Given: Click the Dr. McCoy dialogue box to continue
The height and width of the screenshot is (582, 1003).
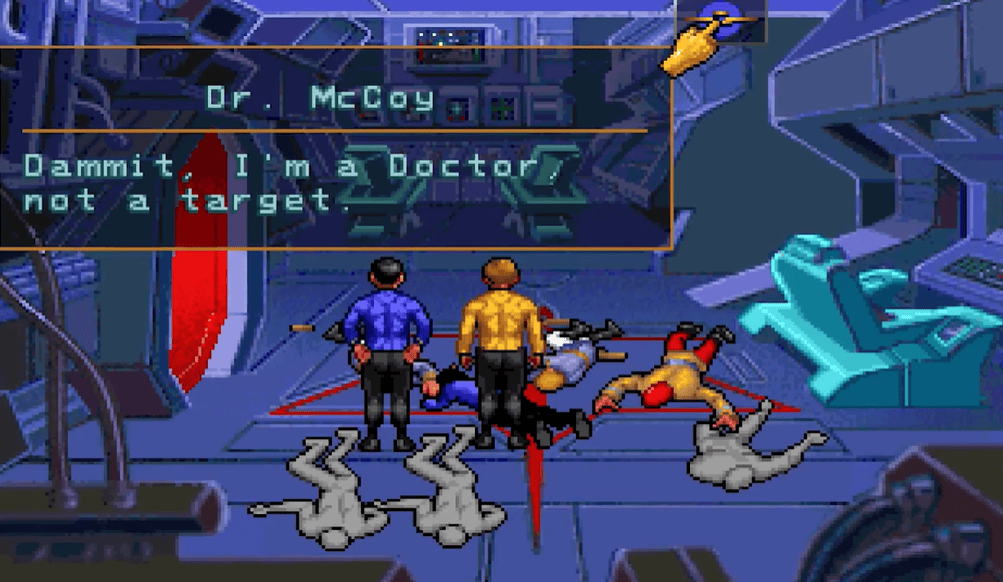Looking at the screenshot, I should pos(335,148).
